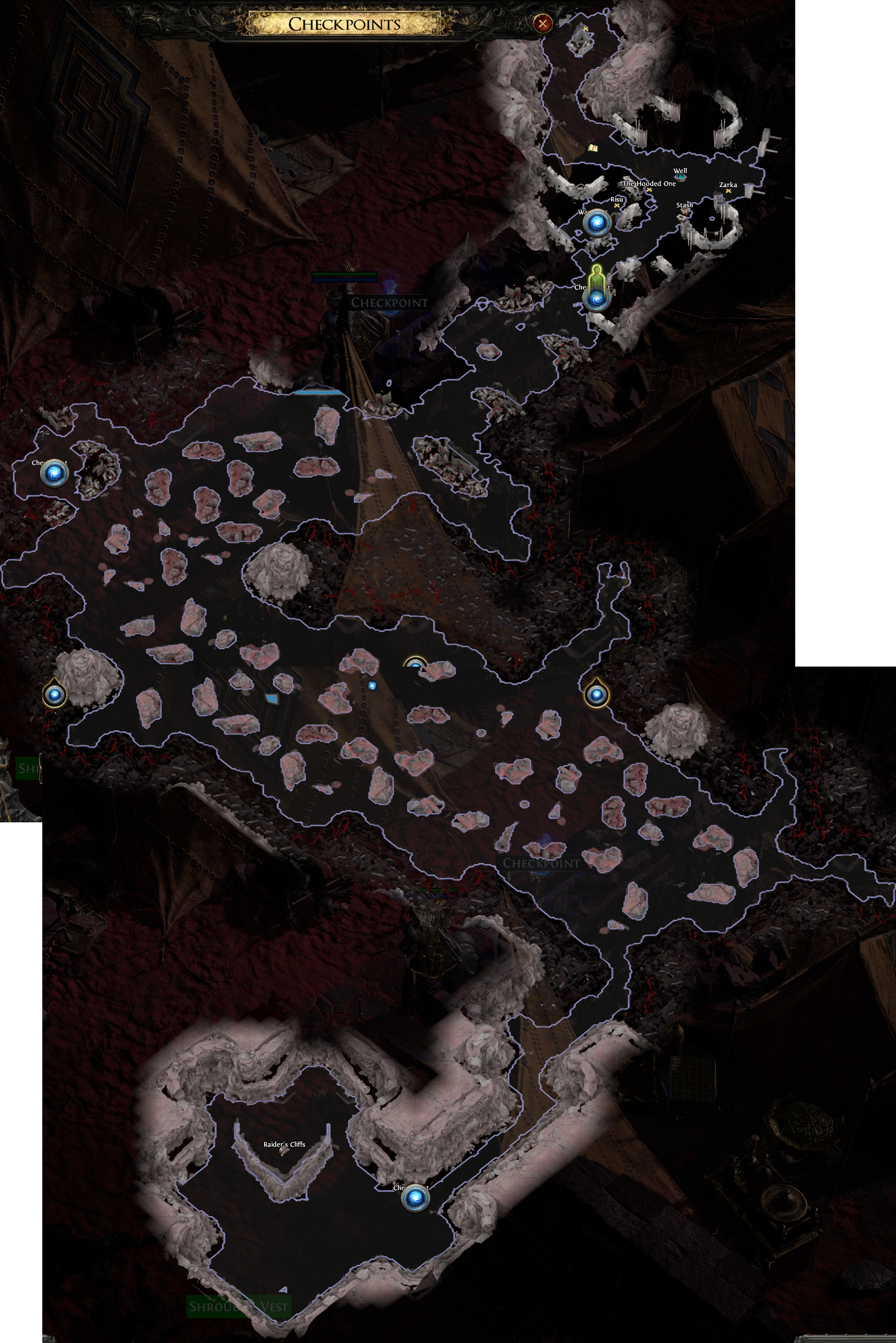
Task: Click Risu's yellow X marker
Action: click(617, 206)
